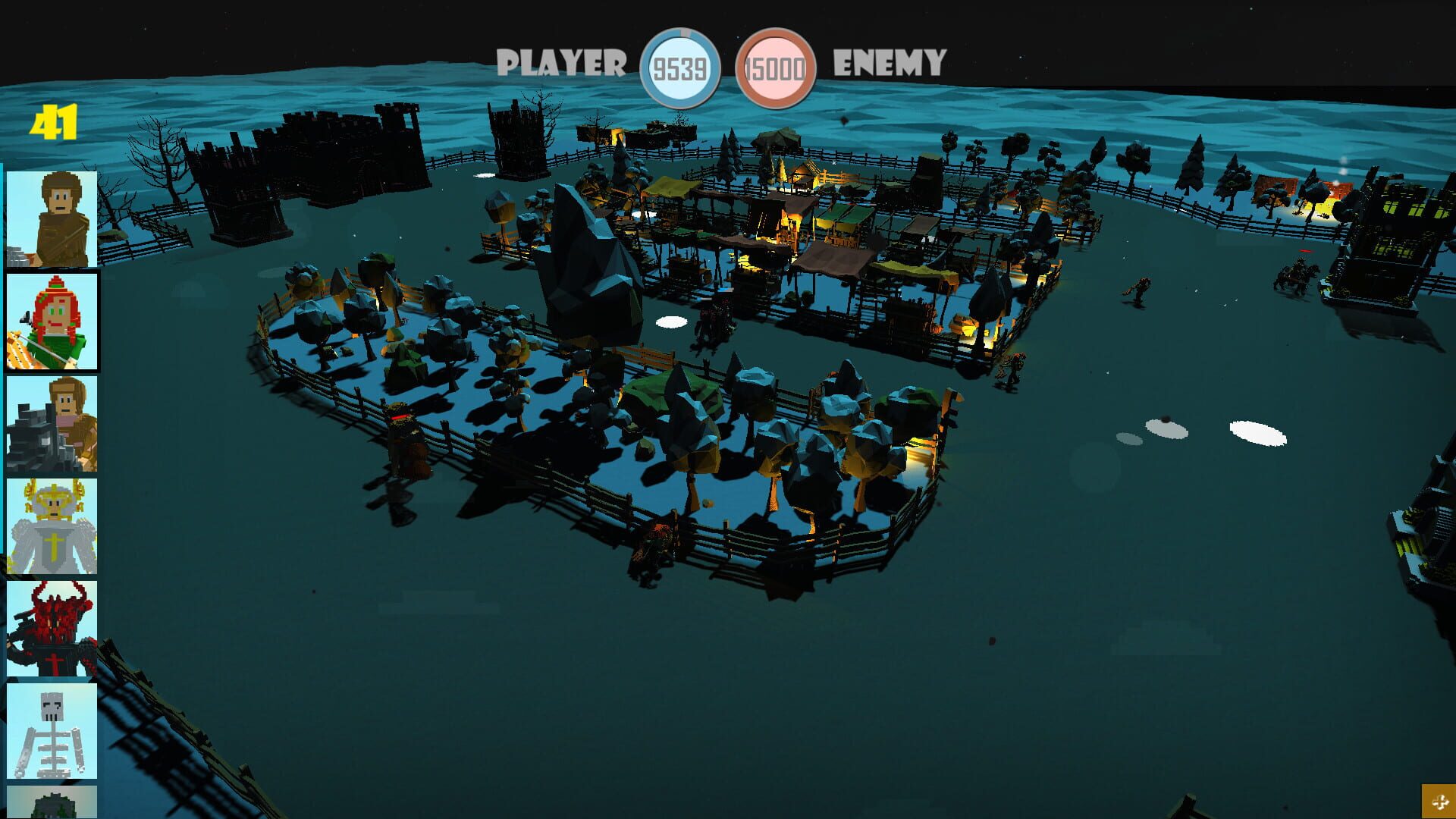The width and height of the screenshot is (1456, 819).
Task: Click the blue 9539 health ring counter
Action: (681, 68)
